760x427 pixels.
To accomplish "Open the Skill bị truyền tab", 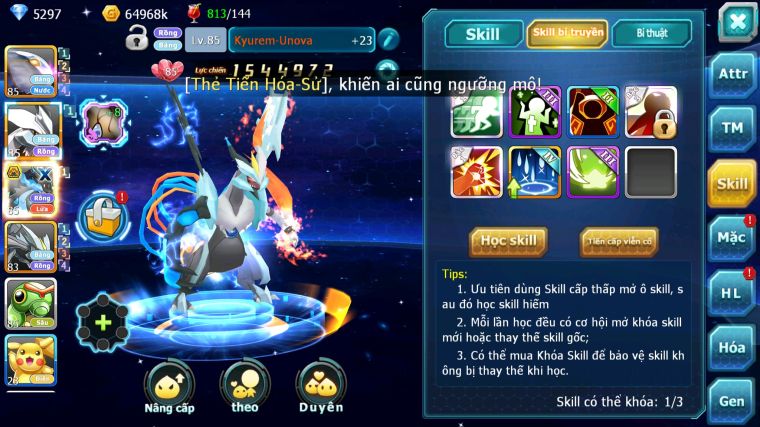I will [x=567, y=33].
